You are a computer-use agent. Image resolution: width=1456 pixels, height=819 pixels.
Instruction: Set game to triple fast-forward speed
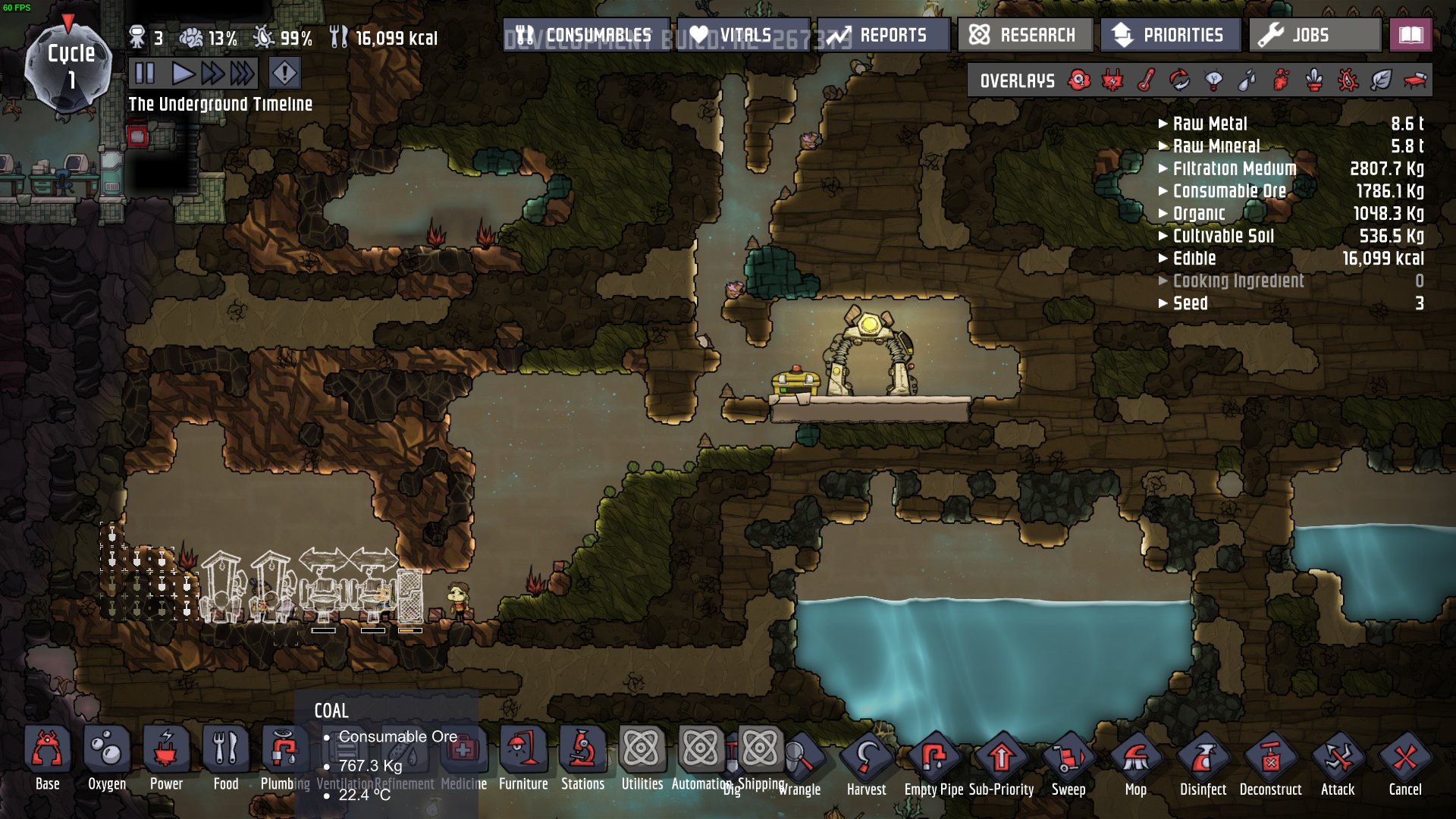243,74
